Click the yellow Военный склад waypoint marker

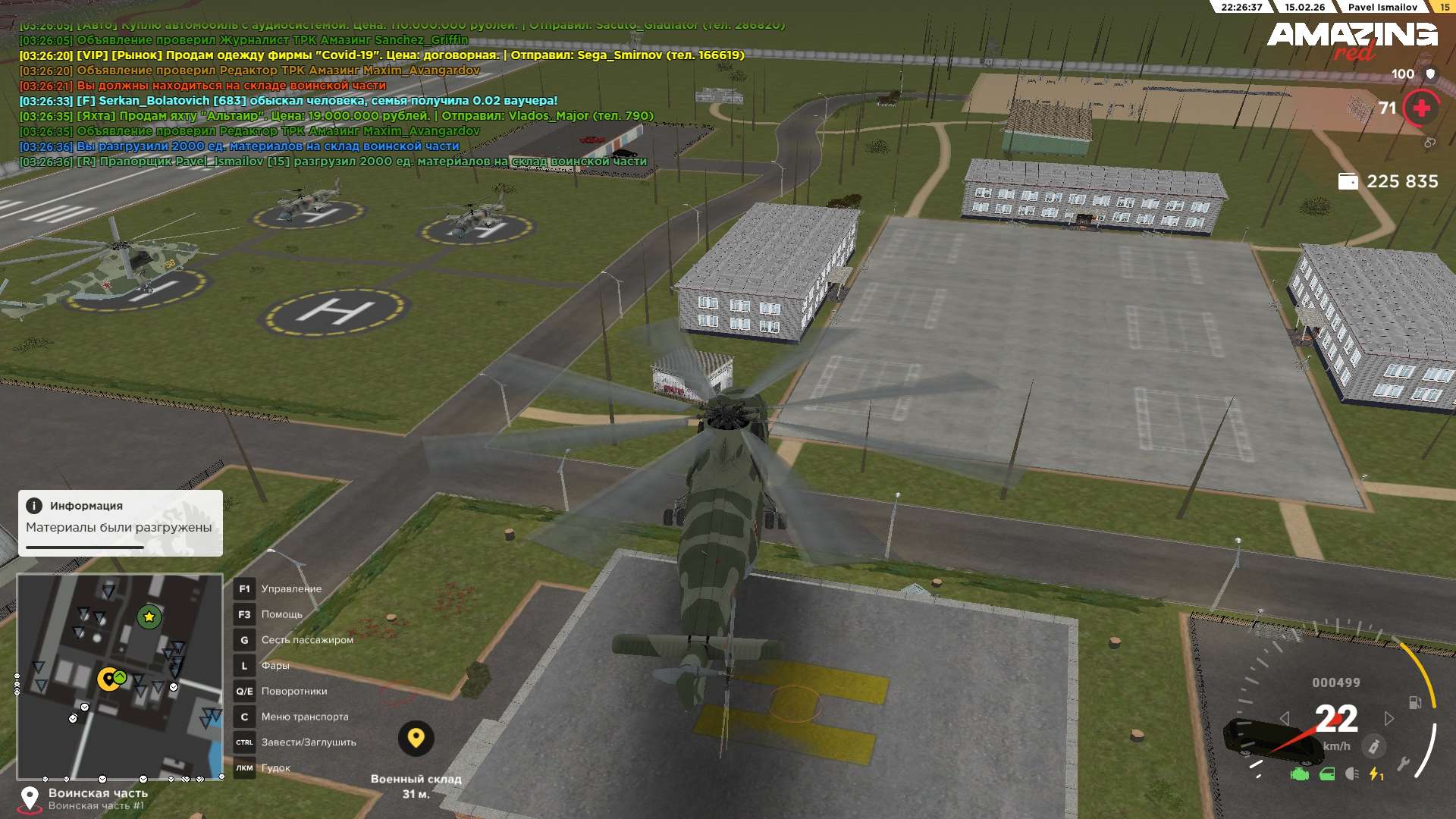[416, 738]
